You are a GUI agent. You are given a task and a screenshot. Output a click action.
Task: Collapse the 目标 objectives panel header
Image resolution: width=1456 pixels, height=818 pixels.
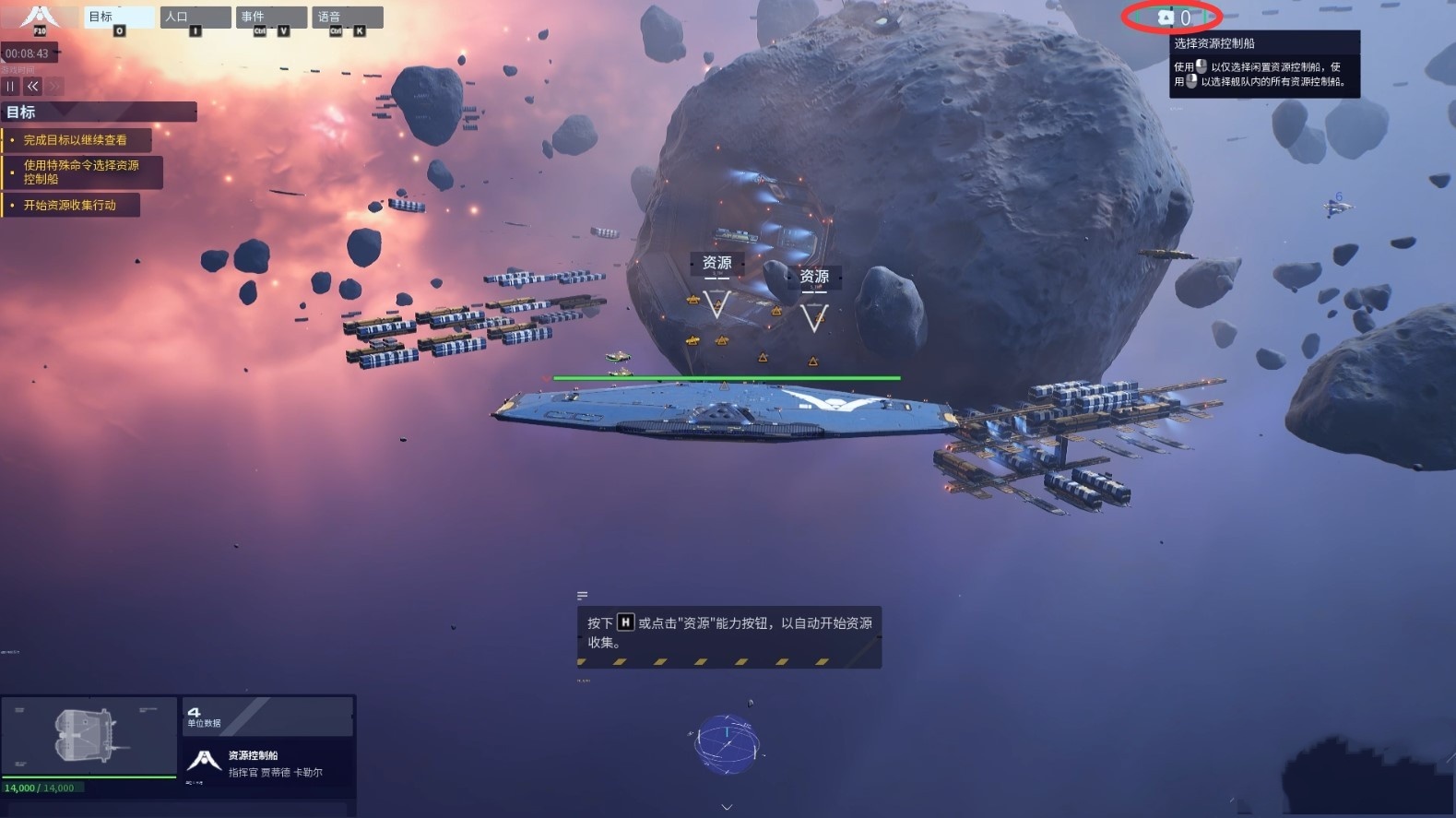coord(99,112)
